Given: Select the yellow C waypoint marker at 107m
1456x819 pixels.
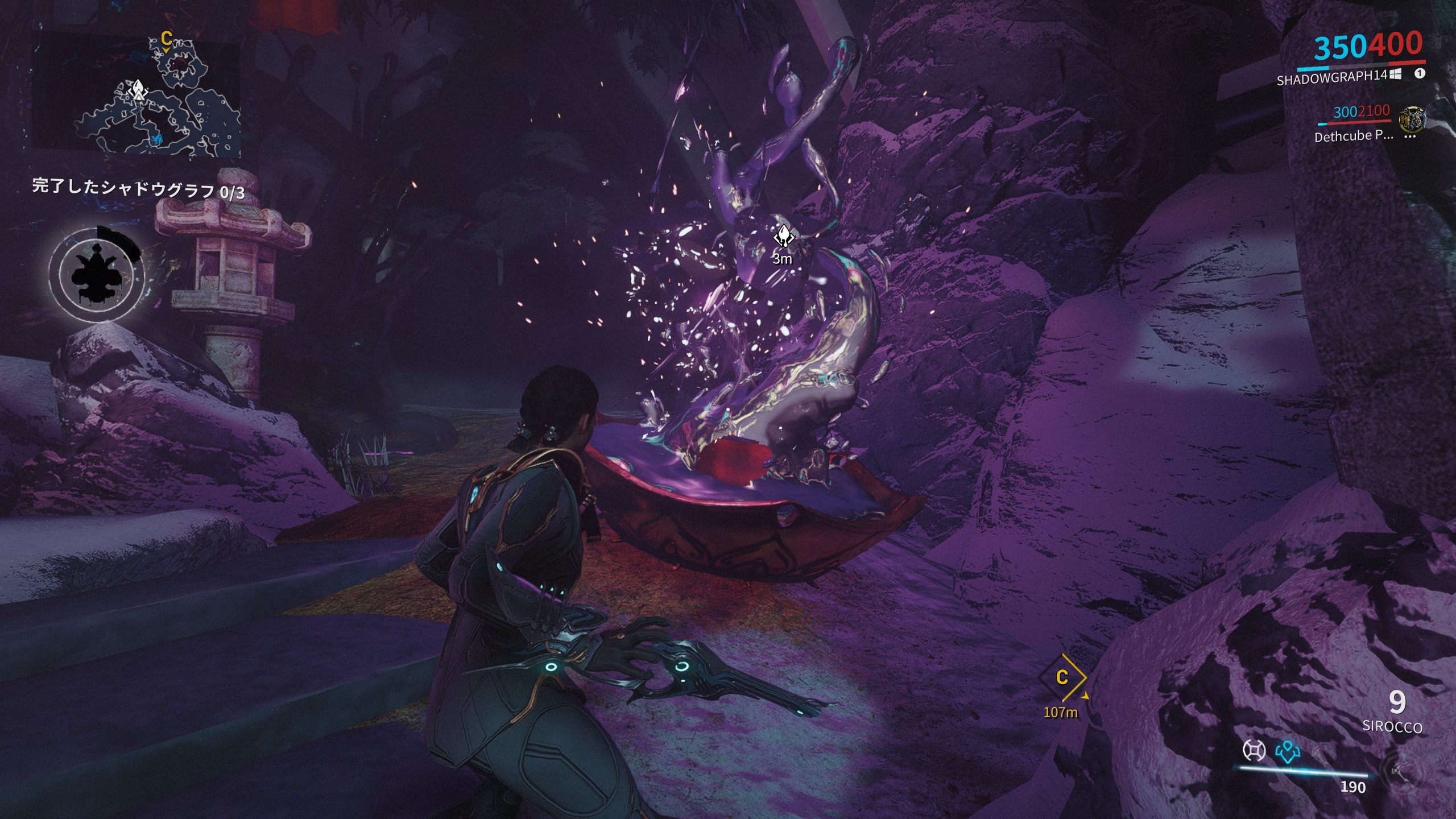Looking at the screenshot, I should pyautogui.click(x=1062, y=677).
